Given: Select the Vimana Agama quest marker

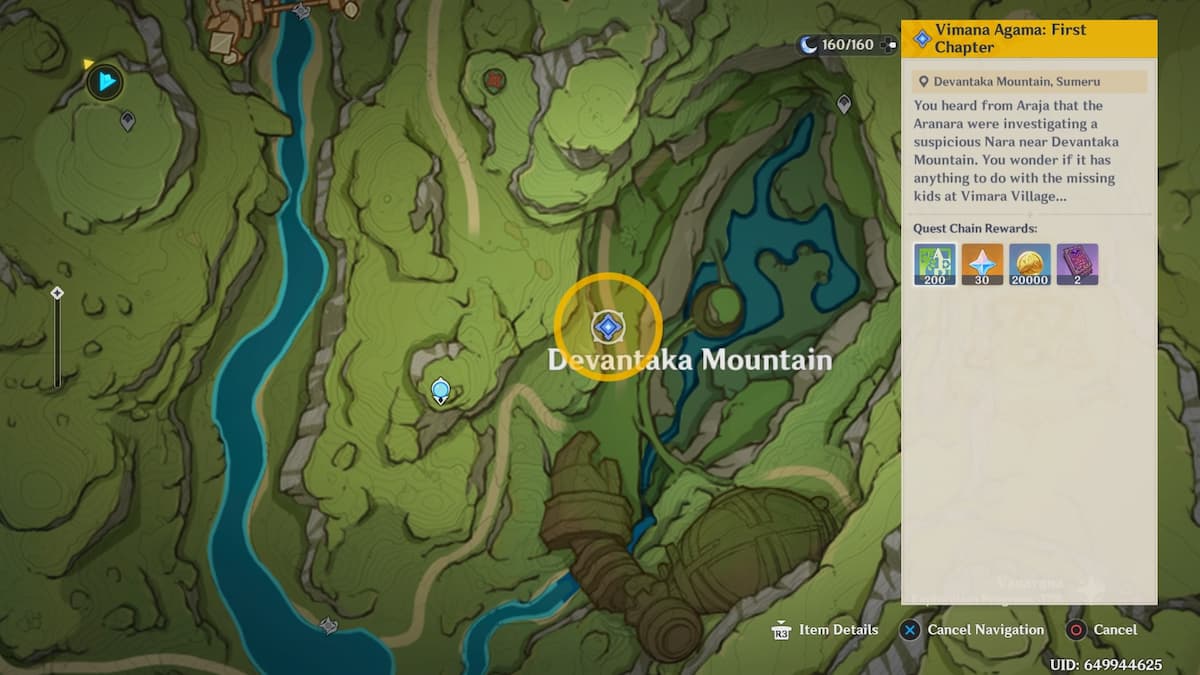Looking at the screenshot, I should (x=607, y=326).
